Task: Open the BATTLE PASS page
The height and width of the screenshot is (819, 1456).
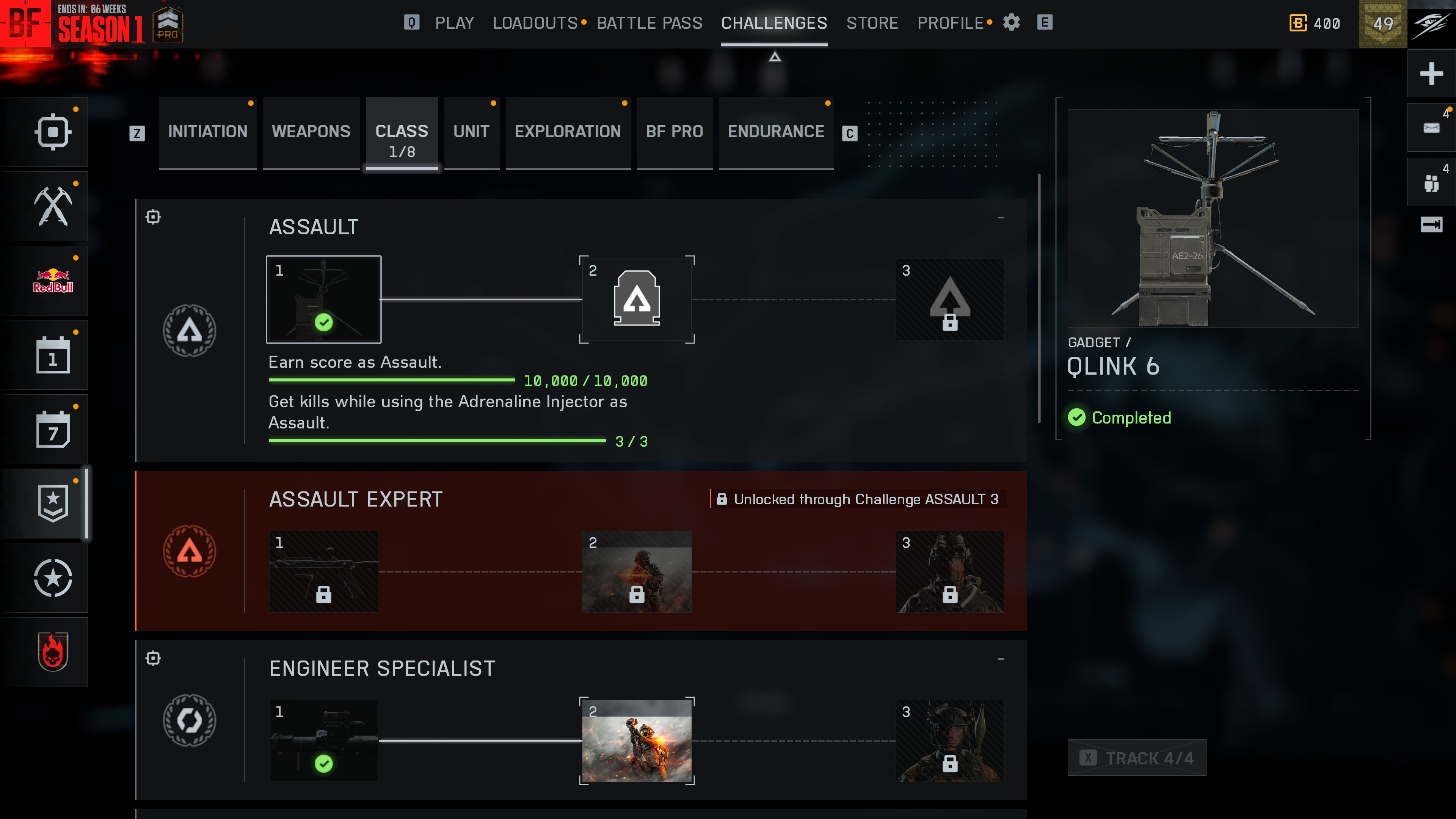Action: click(650, 23)
